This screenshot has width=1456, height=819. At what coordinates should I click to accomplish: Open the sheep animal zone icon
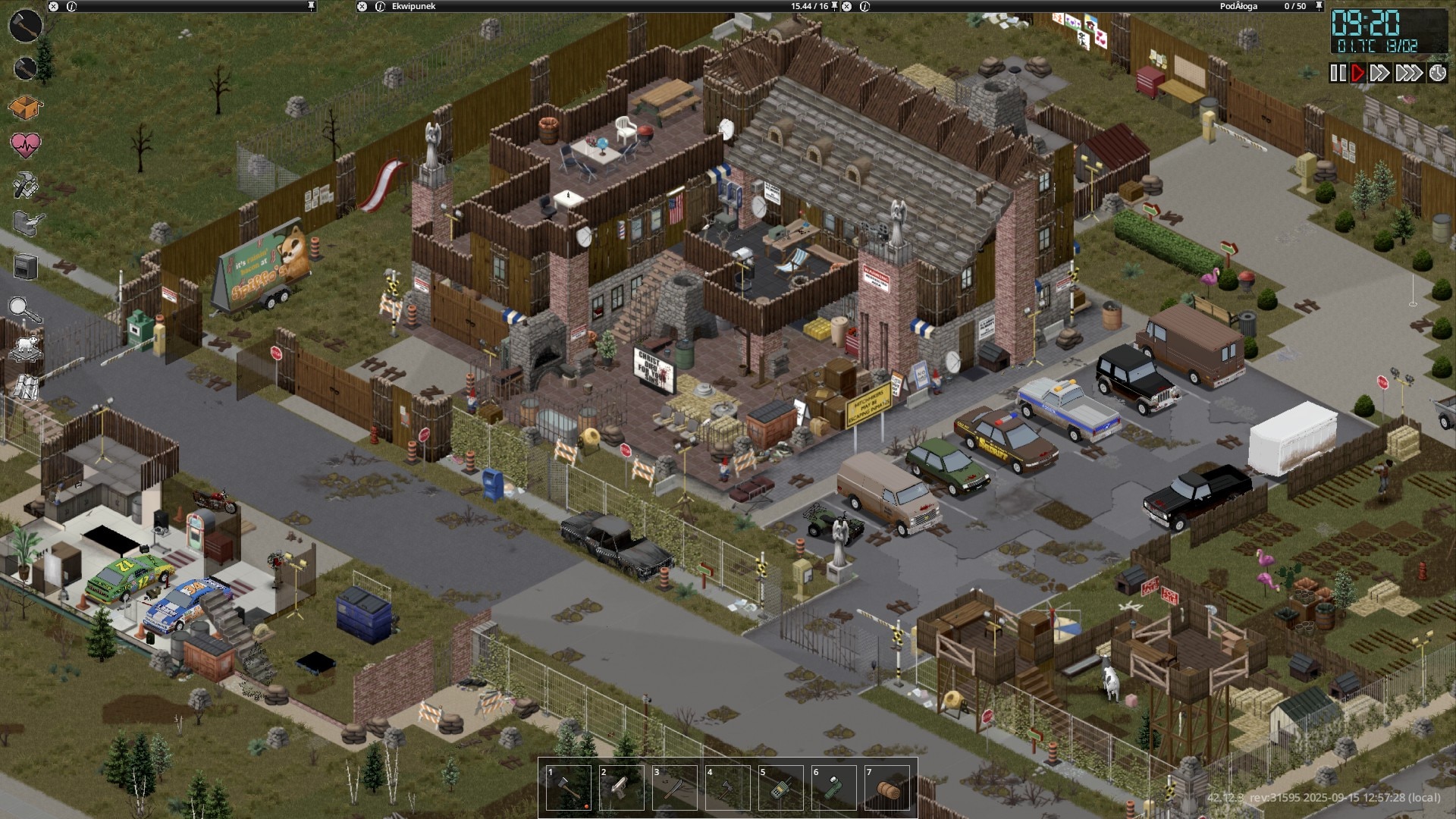click(x=25, y=348)
